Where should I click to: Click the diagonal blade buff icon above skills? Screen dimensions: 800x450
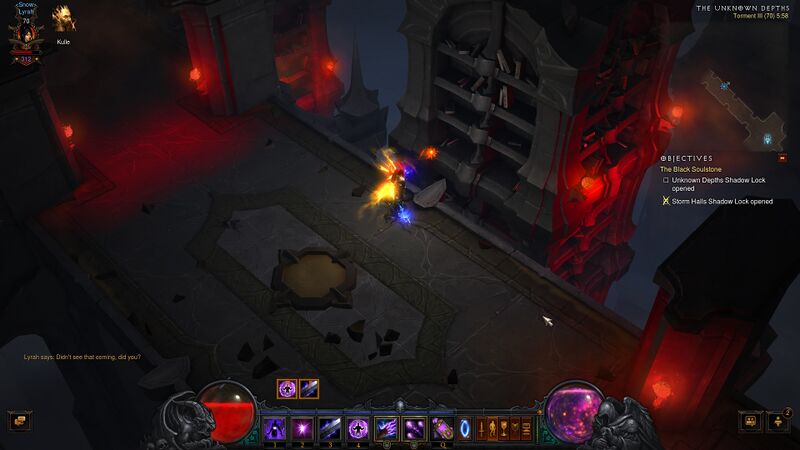(309, 389)
